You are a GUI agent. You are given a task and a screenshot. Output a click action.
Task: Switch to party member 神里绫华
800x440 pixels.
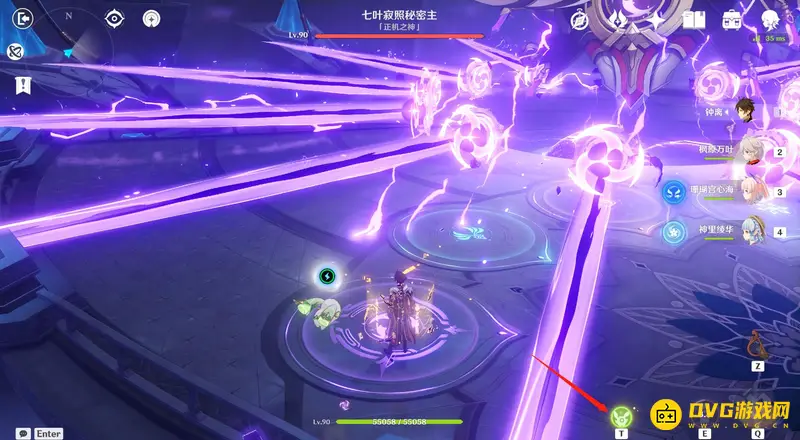tap(755, 231)
